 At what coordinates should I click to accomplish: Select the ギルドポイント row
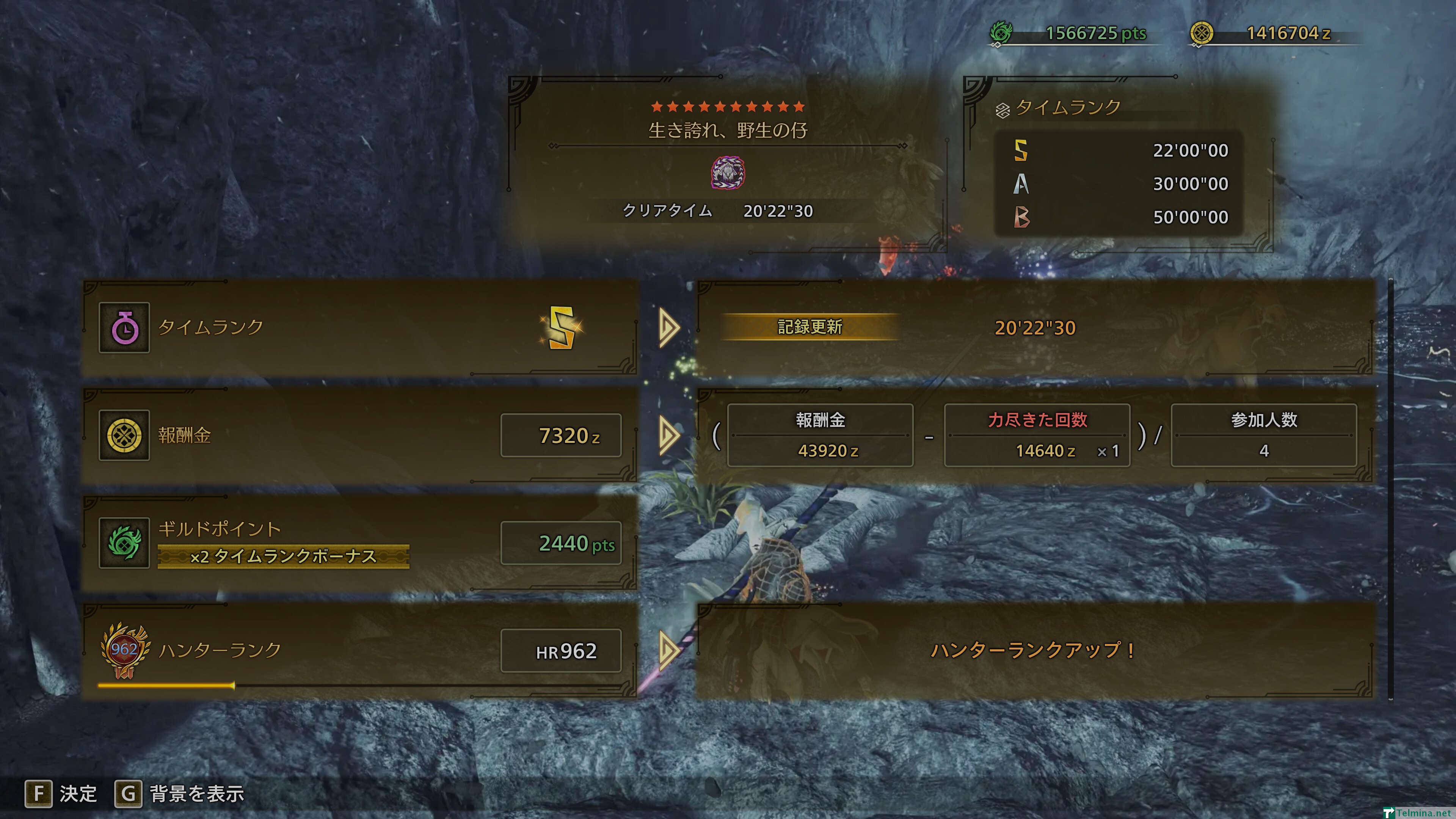pyautogui.click(x=360, y=543)
